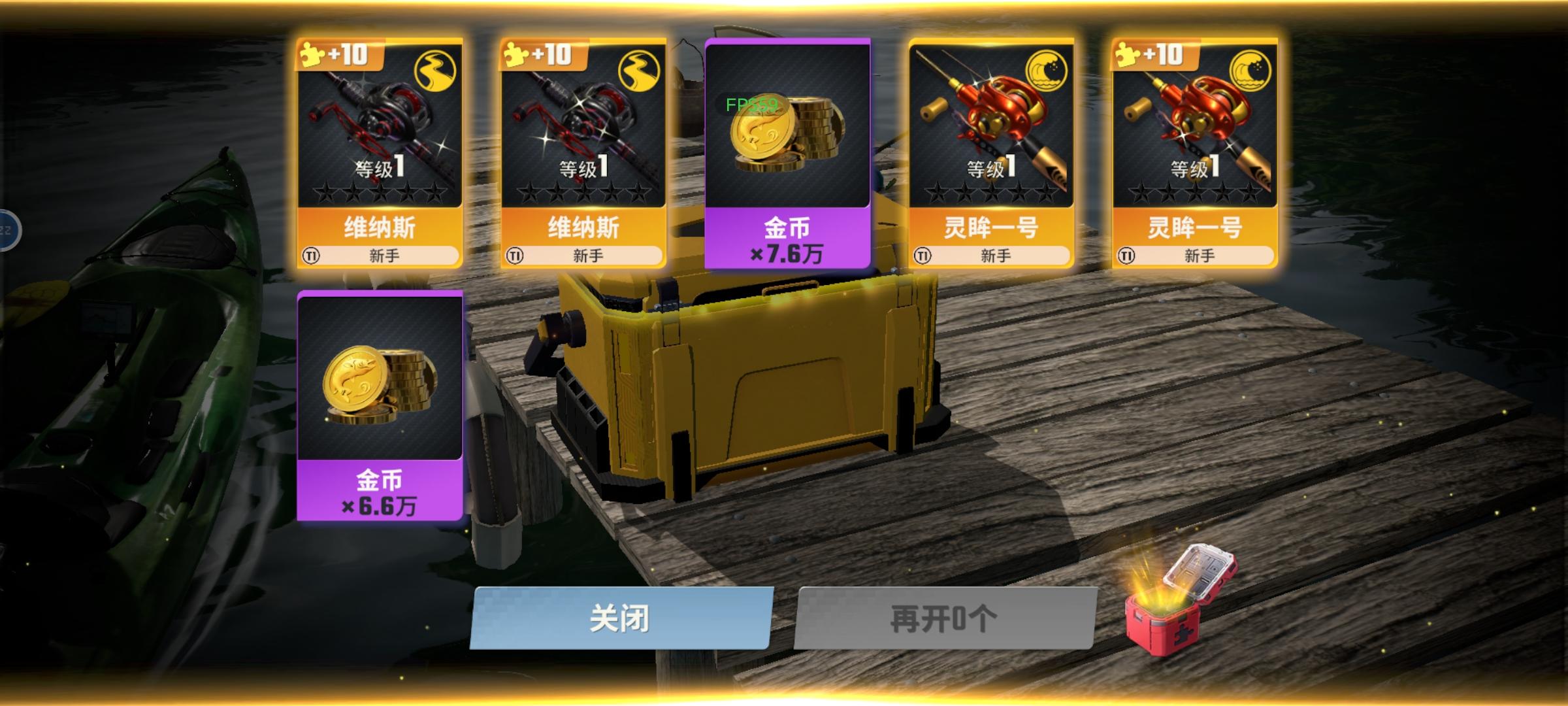
Task: Click the 金币 ×7.6万 purple card
Action: tap(787, 154)
